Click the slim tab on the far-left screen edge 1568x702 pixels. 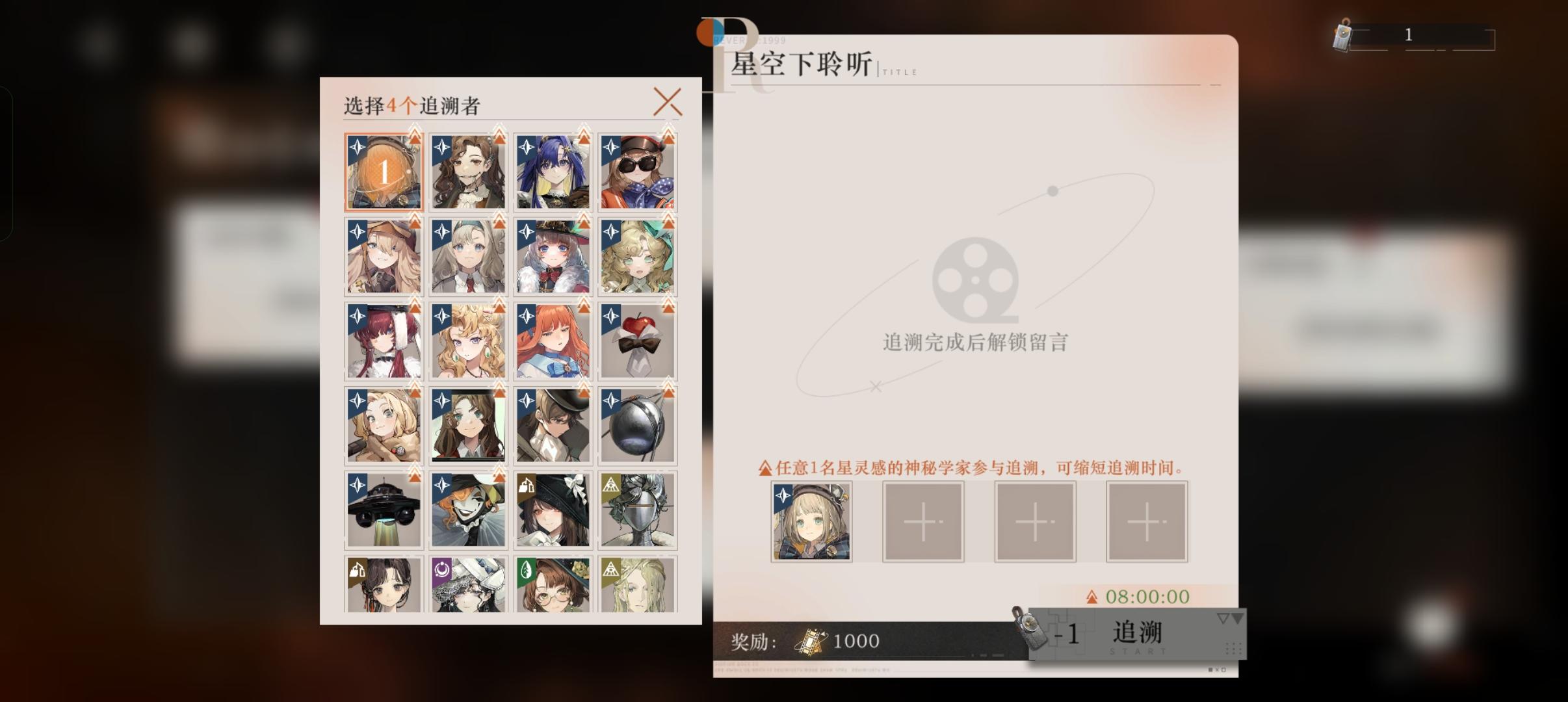coord(7,162)
